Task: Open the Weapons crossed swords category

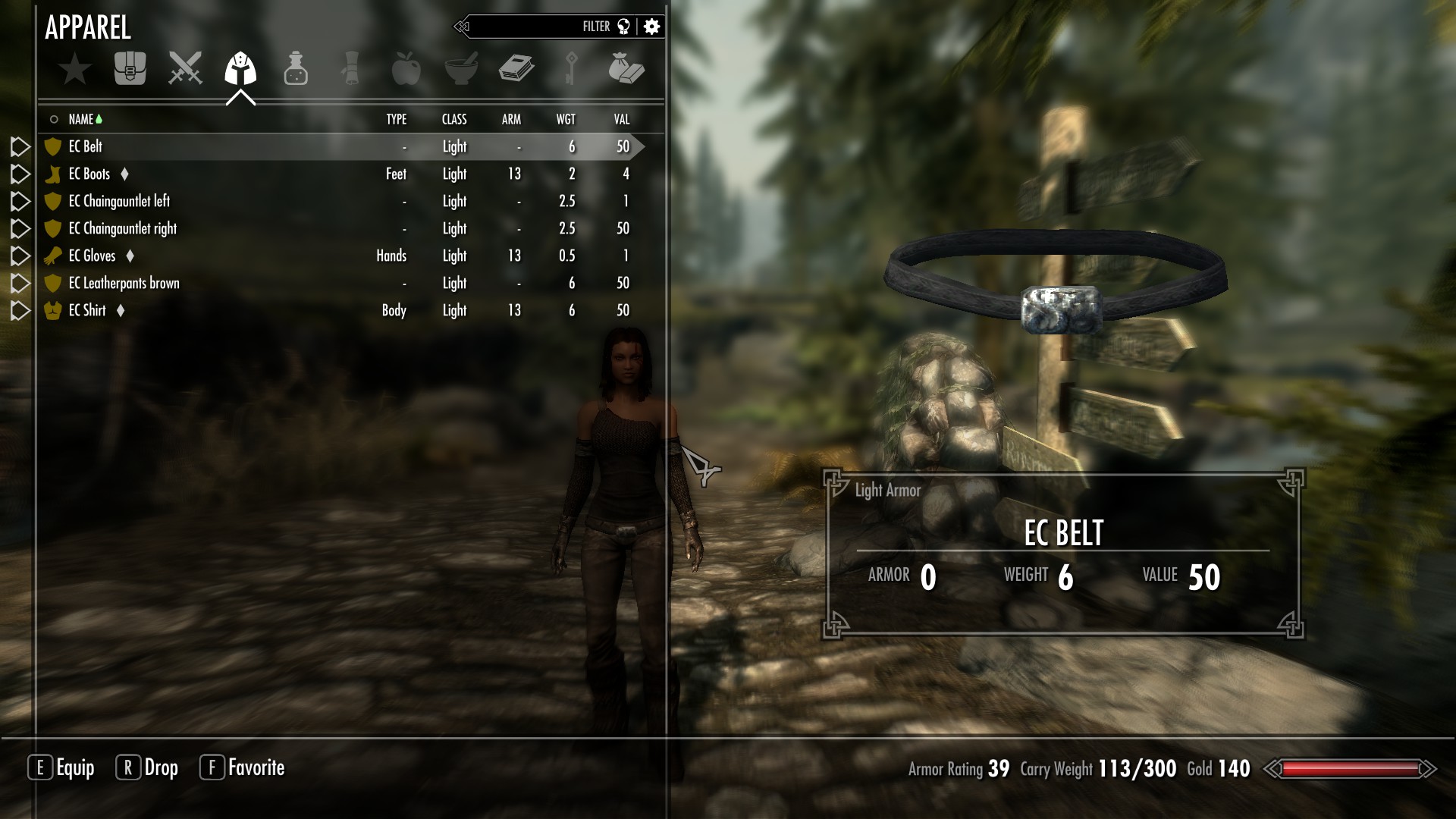Action: click(185, 68)
